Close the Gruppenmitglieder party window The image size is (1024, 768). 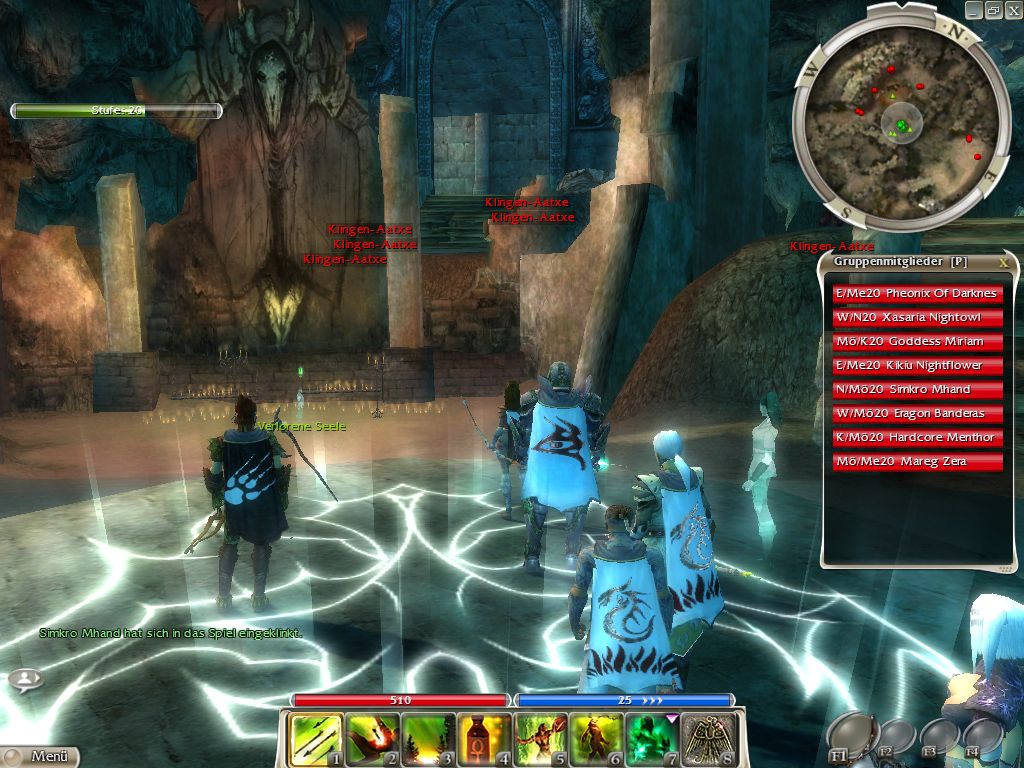(x=1003, y=262)
